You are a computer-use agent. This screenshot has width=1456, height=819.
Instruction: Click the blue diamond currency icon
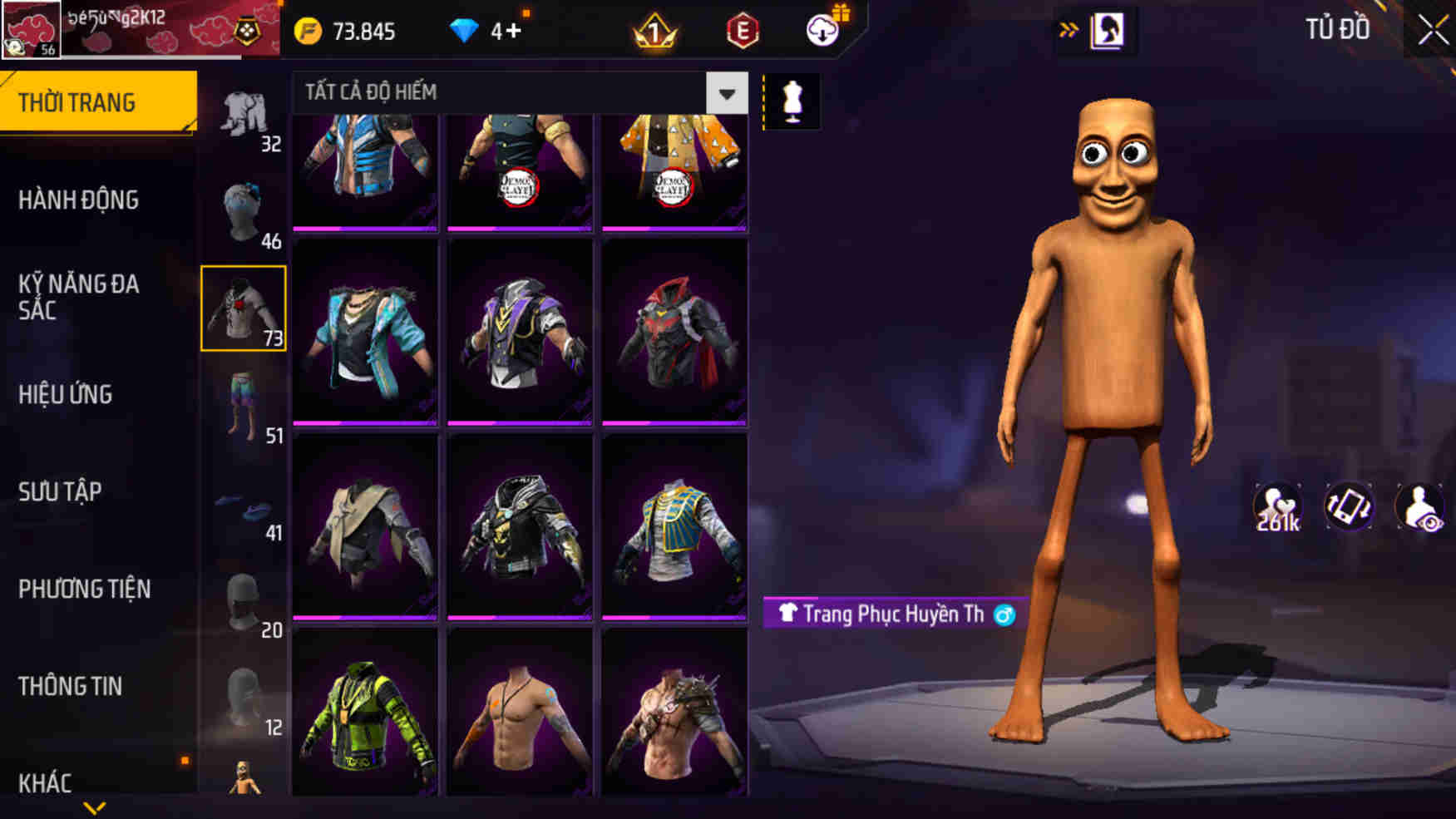(463, 30)
